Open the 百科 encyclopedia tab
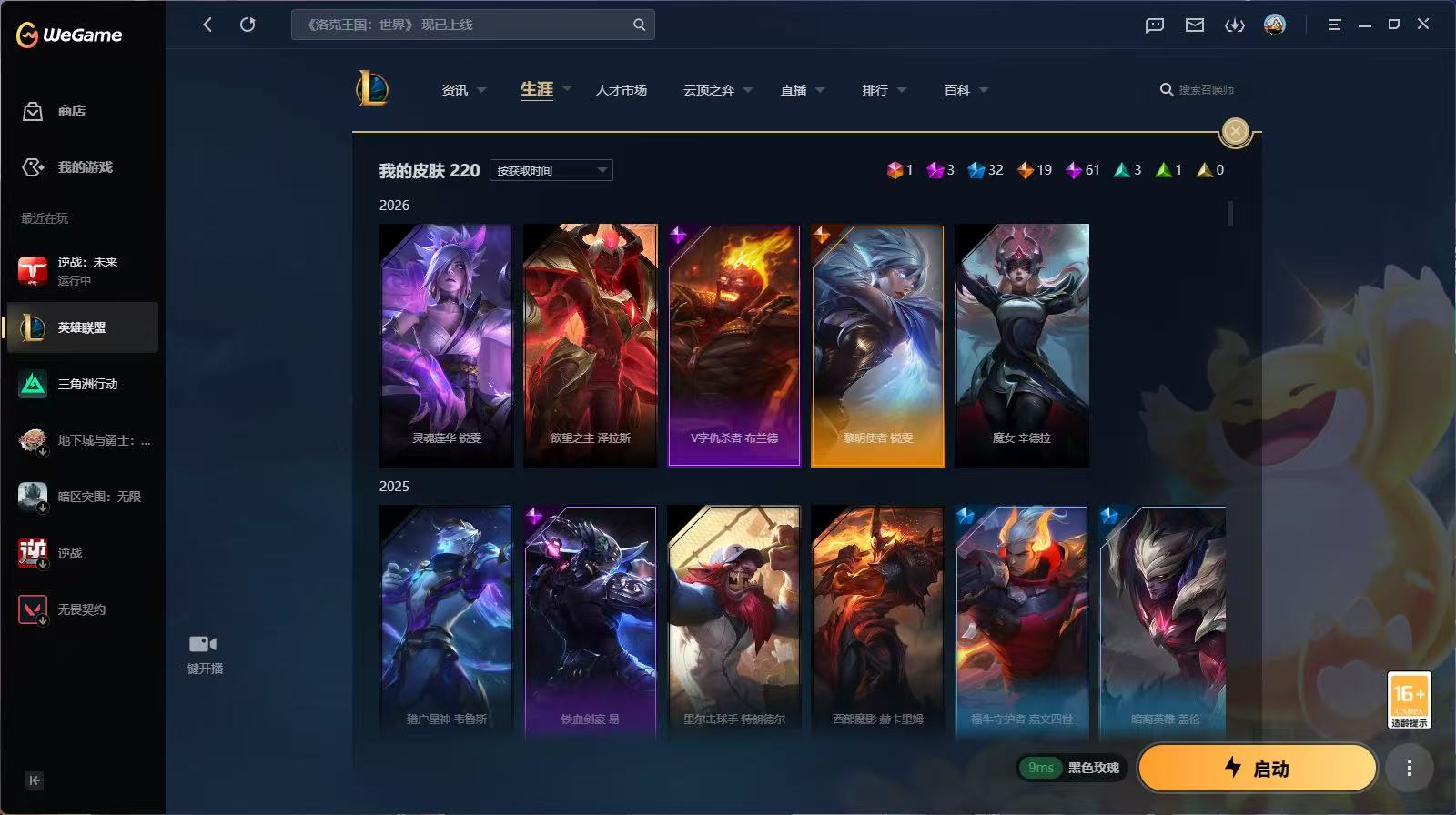The width and height of the screenshot is (1456, 815). (x=957, y=90)
